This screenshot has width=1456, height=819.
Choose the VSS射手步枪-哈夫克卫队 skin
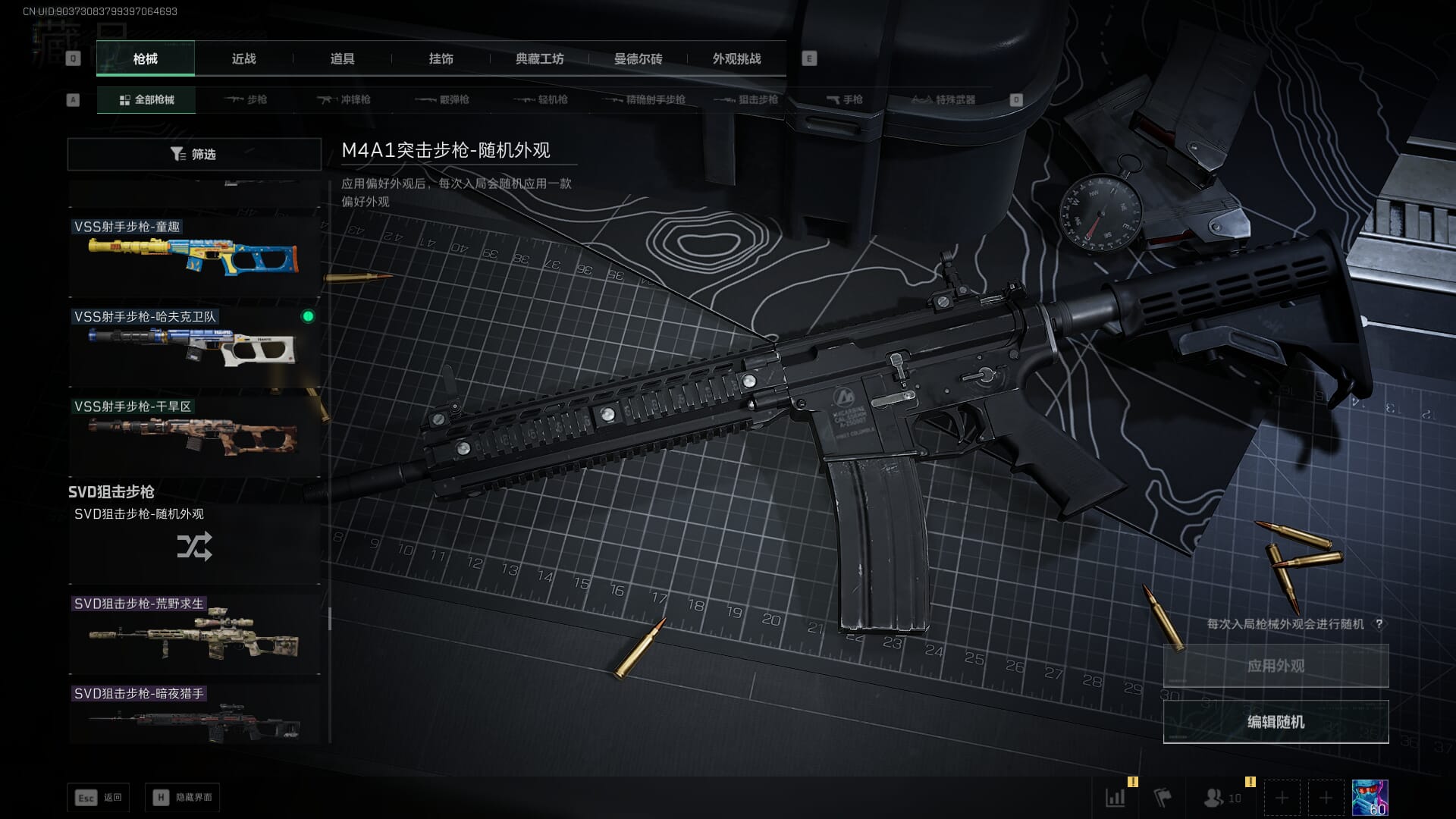[194, 347]
